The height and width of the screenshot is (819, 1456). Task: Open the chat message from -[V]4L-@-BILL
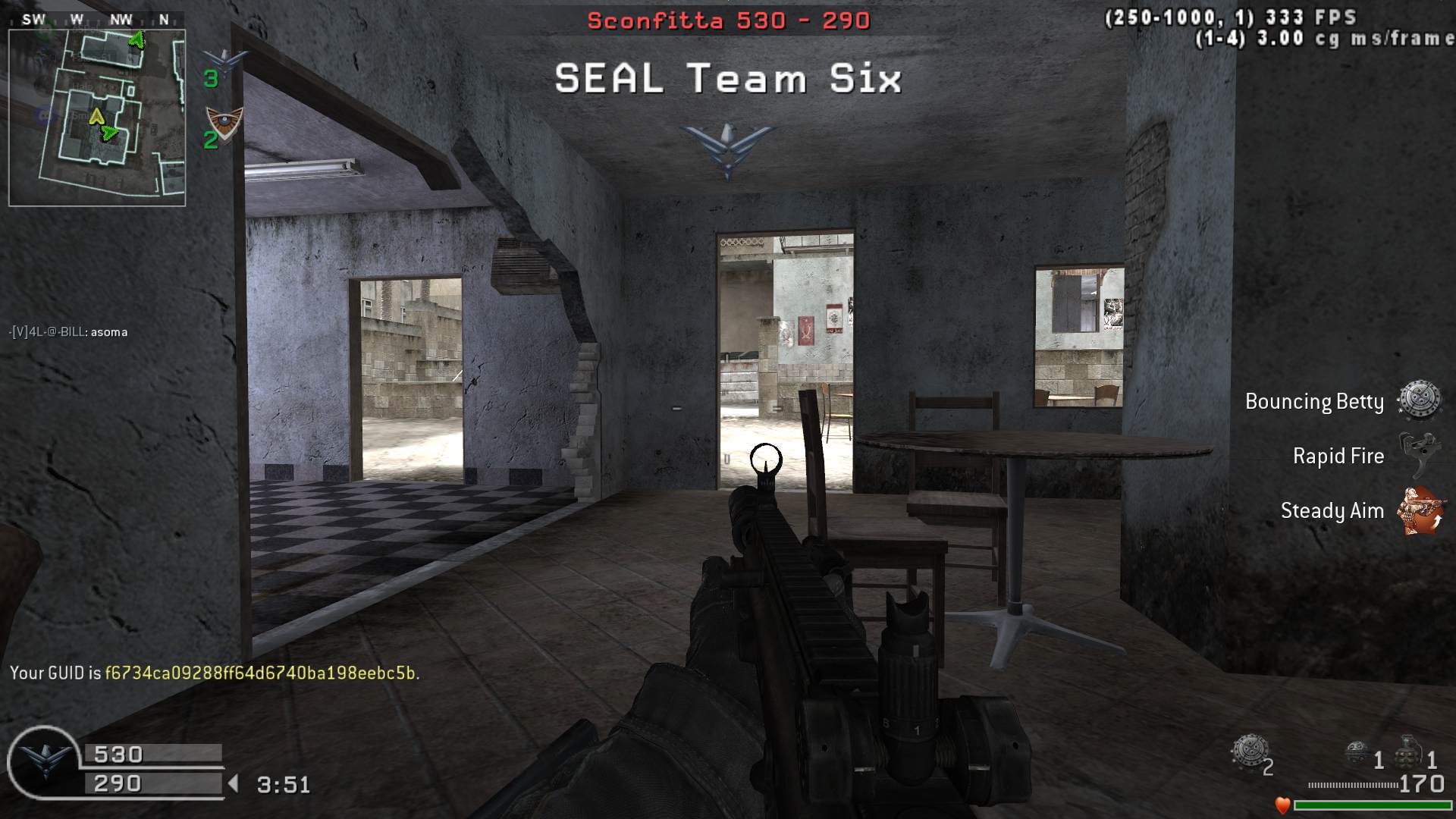point(68,332)
